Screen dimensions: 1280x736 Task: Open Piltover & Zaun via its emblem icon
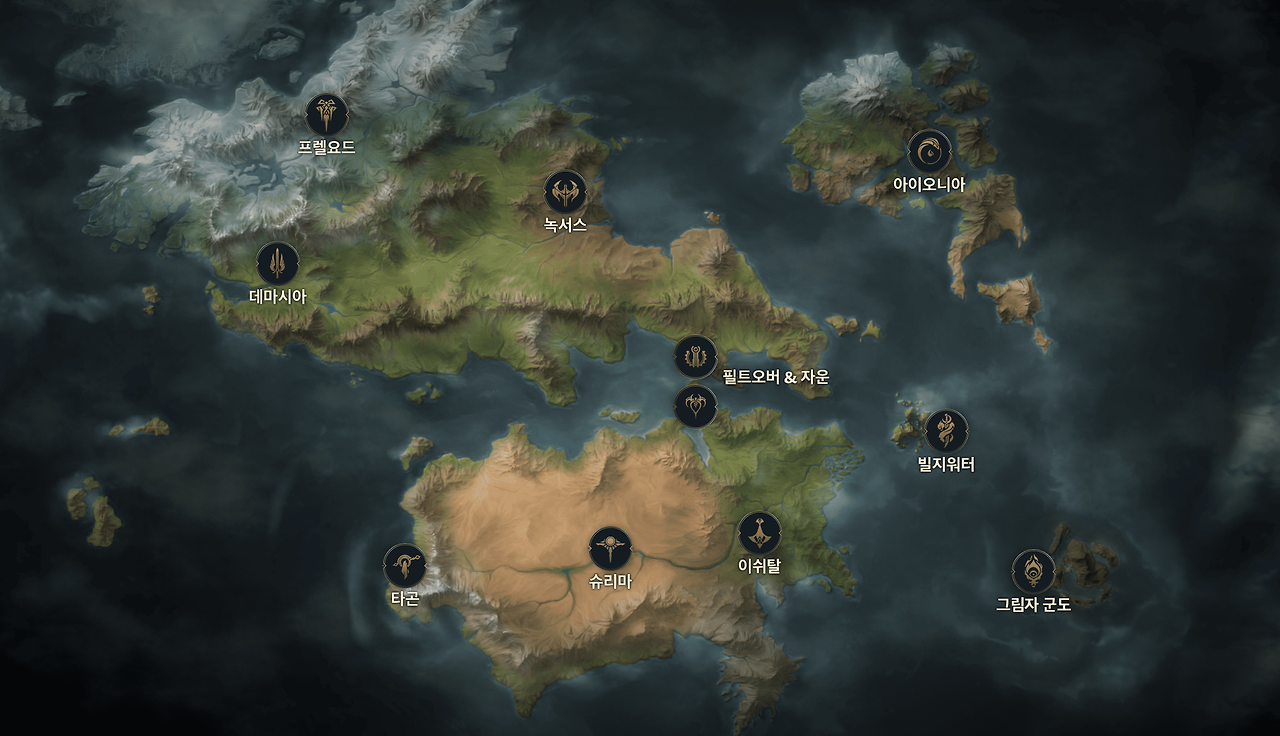[695, 355]
